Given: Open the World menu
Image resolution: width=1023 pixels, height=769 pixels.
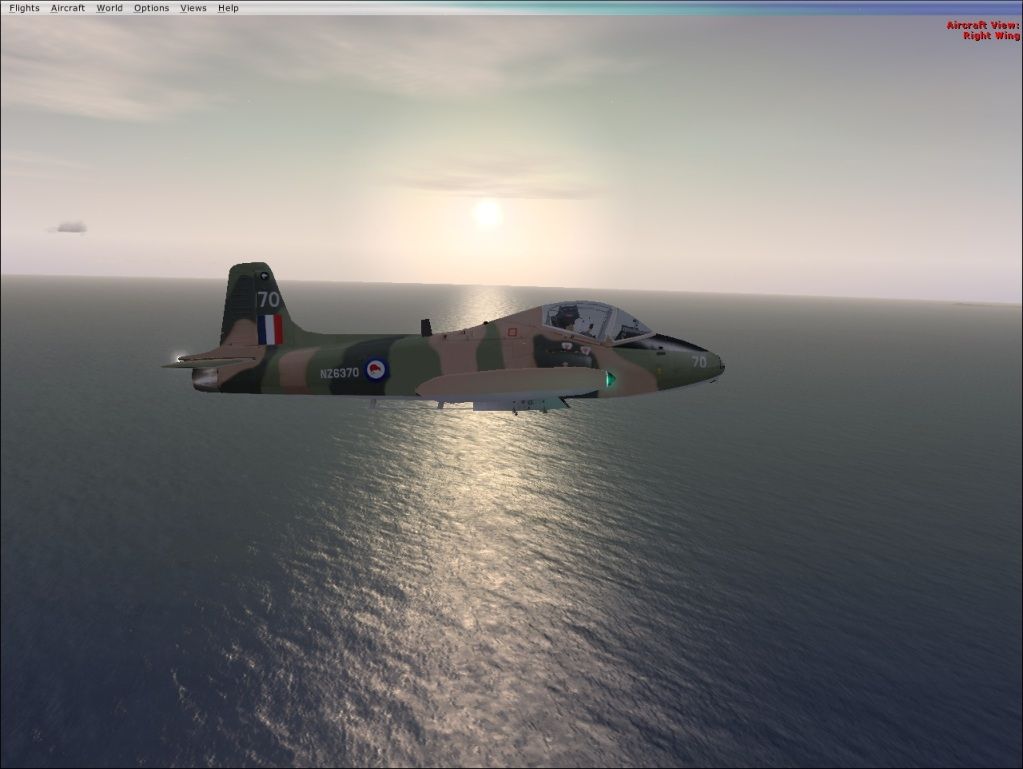Looking at the screenshot, I should [109, 8].
